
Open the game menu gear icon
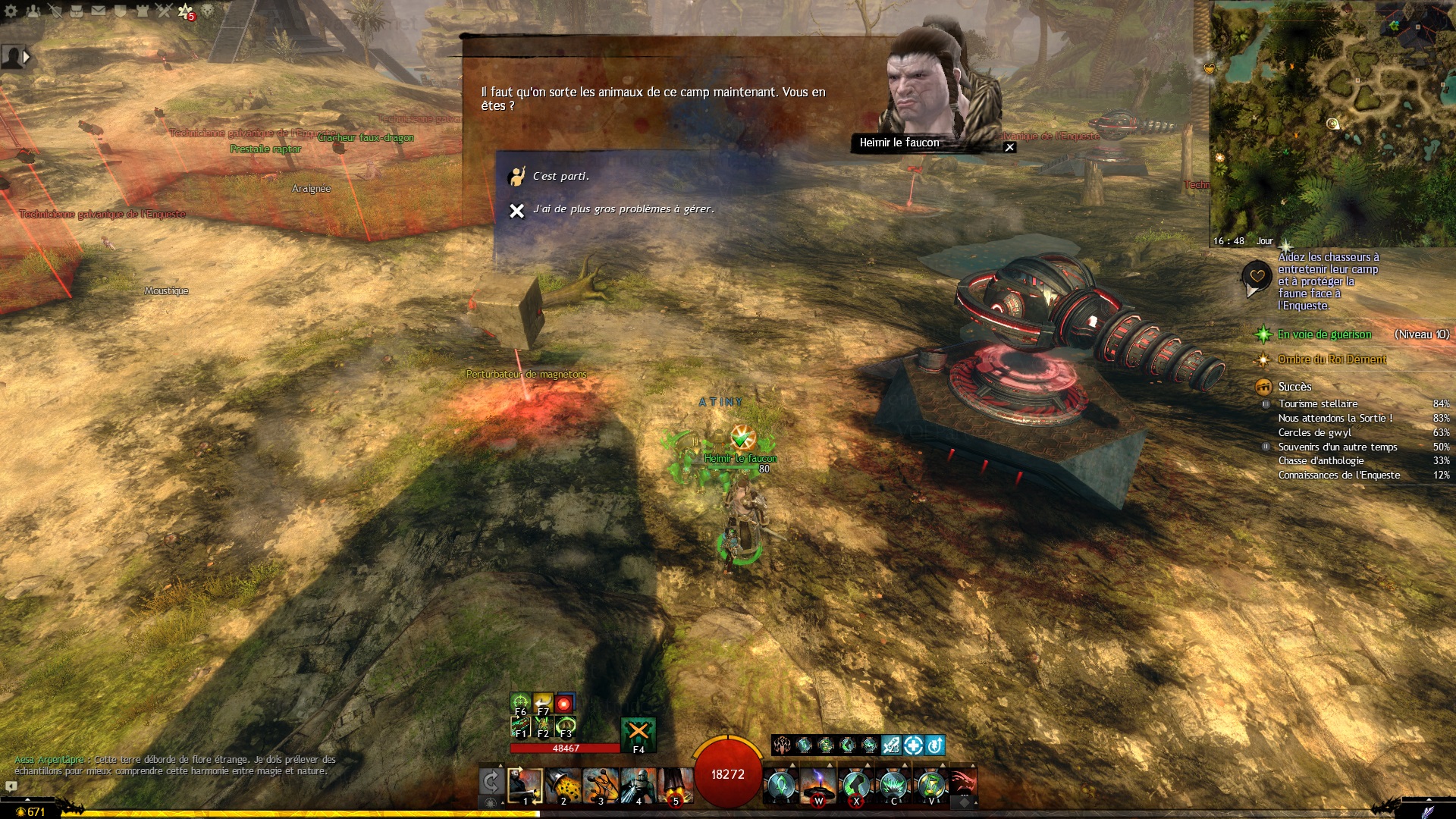pyautogui.click(x=11, y=11)
